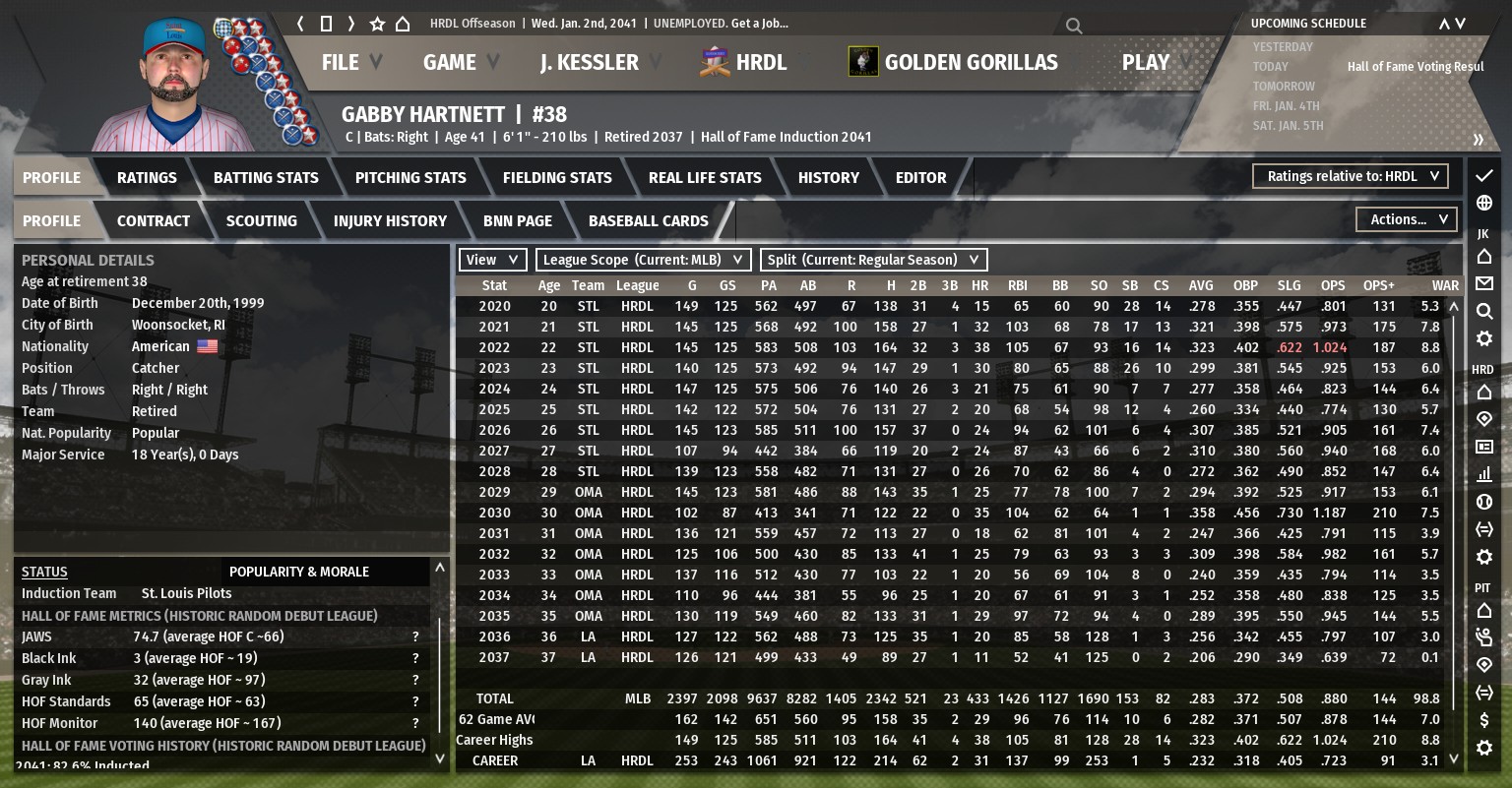
Task: Open the Actions dropdown
Action: [x=1406, y=219]
